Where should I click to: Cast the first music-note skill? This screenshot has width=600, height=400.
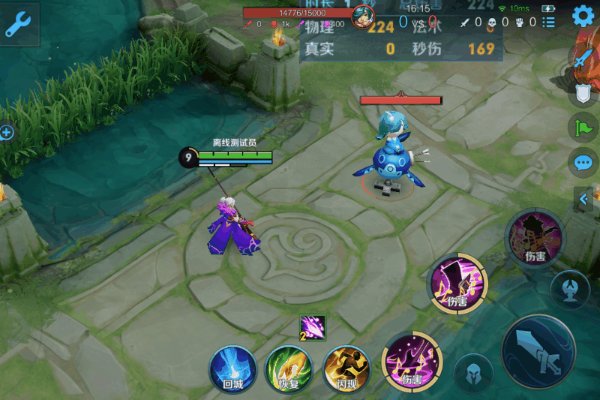click(412, 360)
